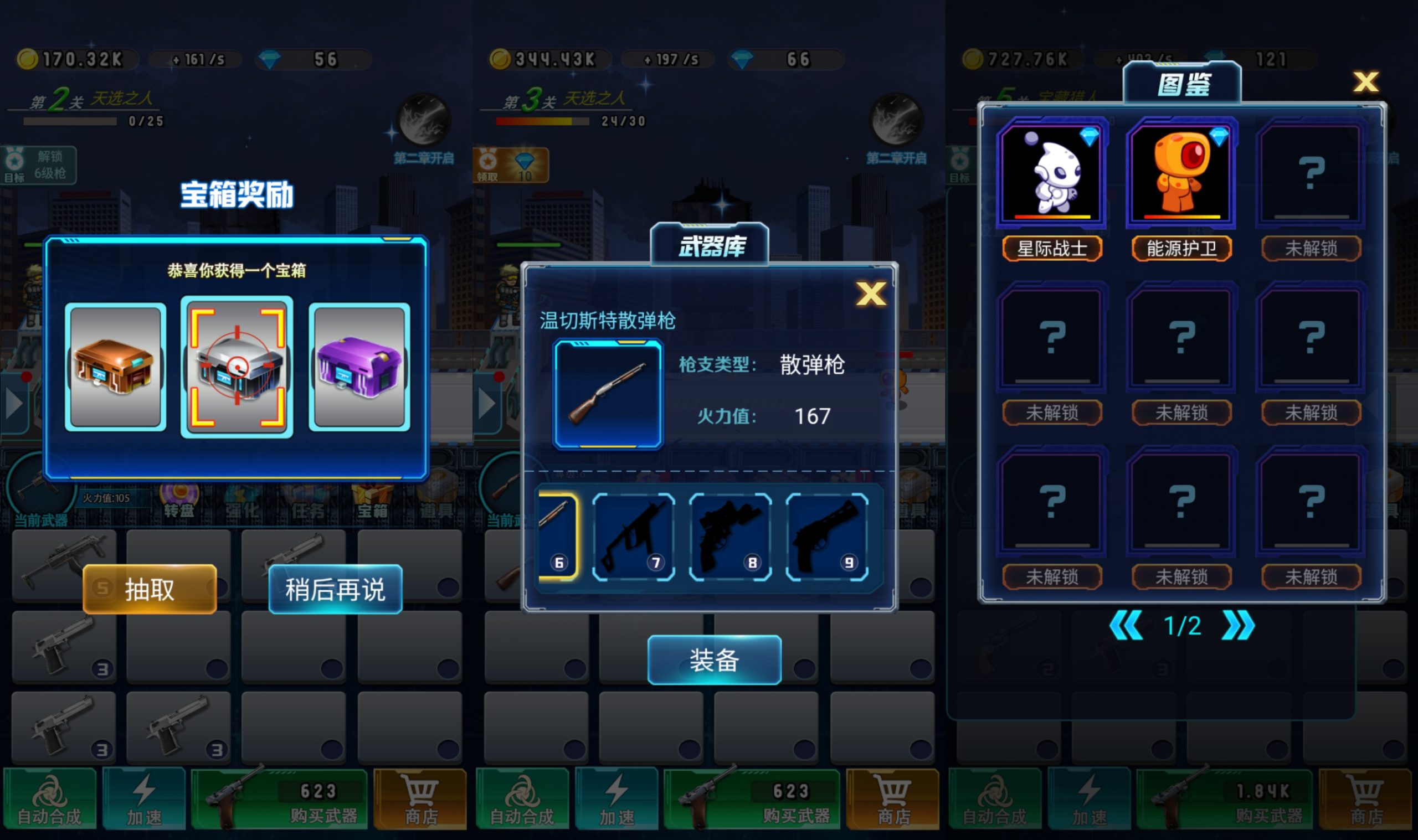Select weapon slot number 8

(x=729, y=537)
